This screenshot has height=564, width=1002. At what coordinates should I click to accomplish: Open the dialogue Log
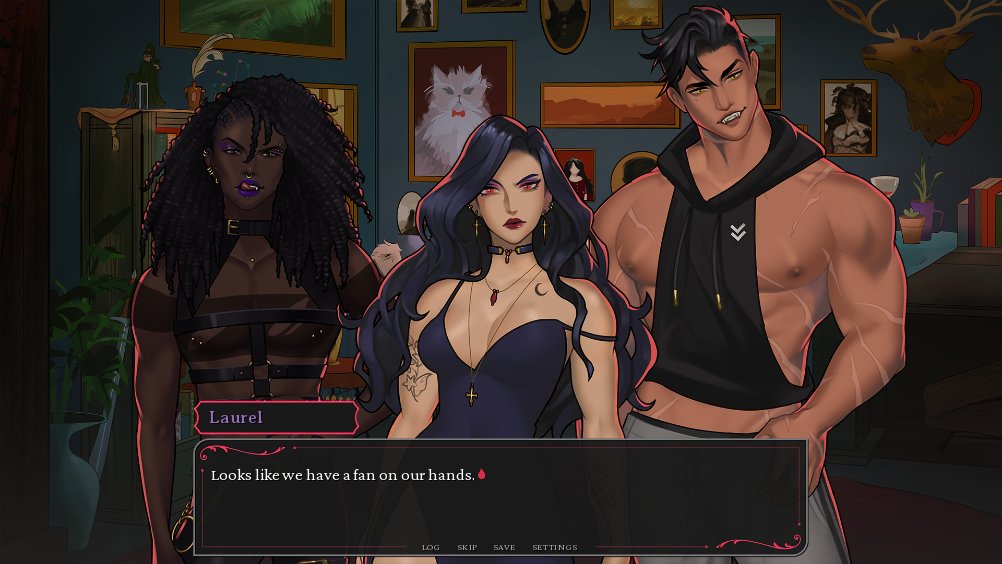pos(430,547)
